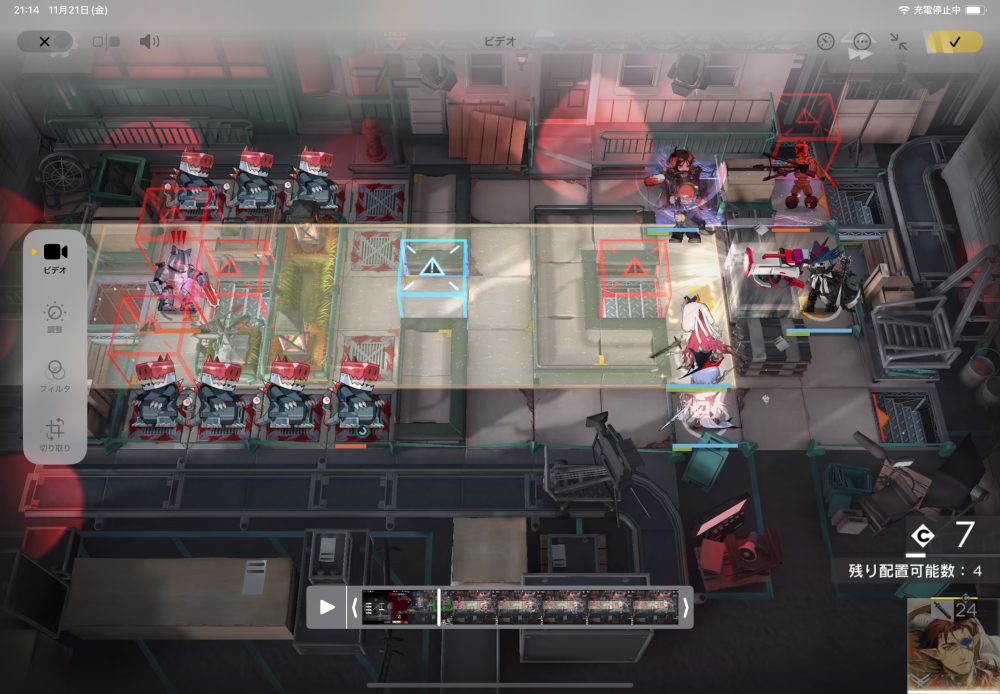Switch to the 切り取り crop tab
This screenshot has height=694, width=1000.
[55, 436]
